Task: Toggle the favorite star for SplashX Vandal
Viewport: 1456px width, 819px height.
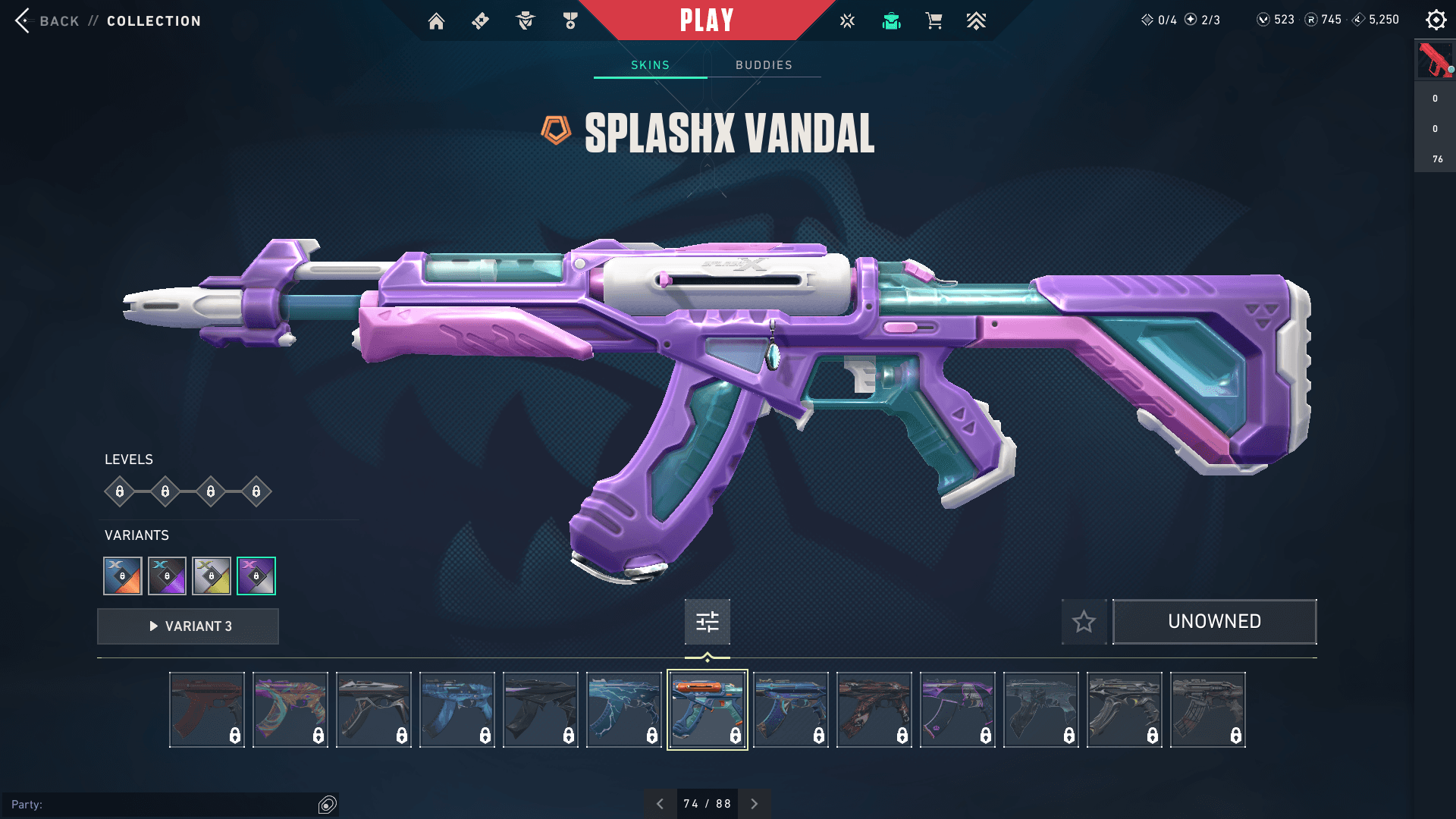Action: [x=1084, y=622]
